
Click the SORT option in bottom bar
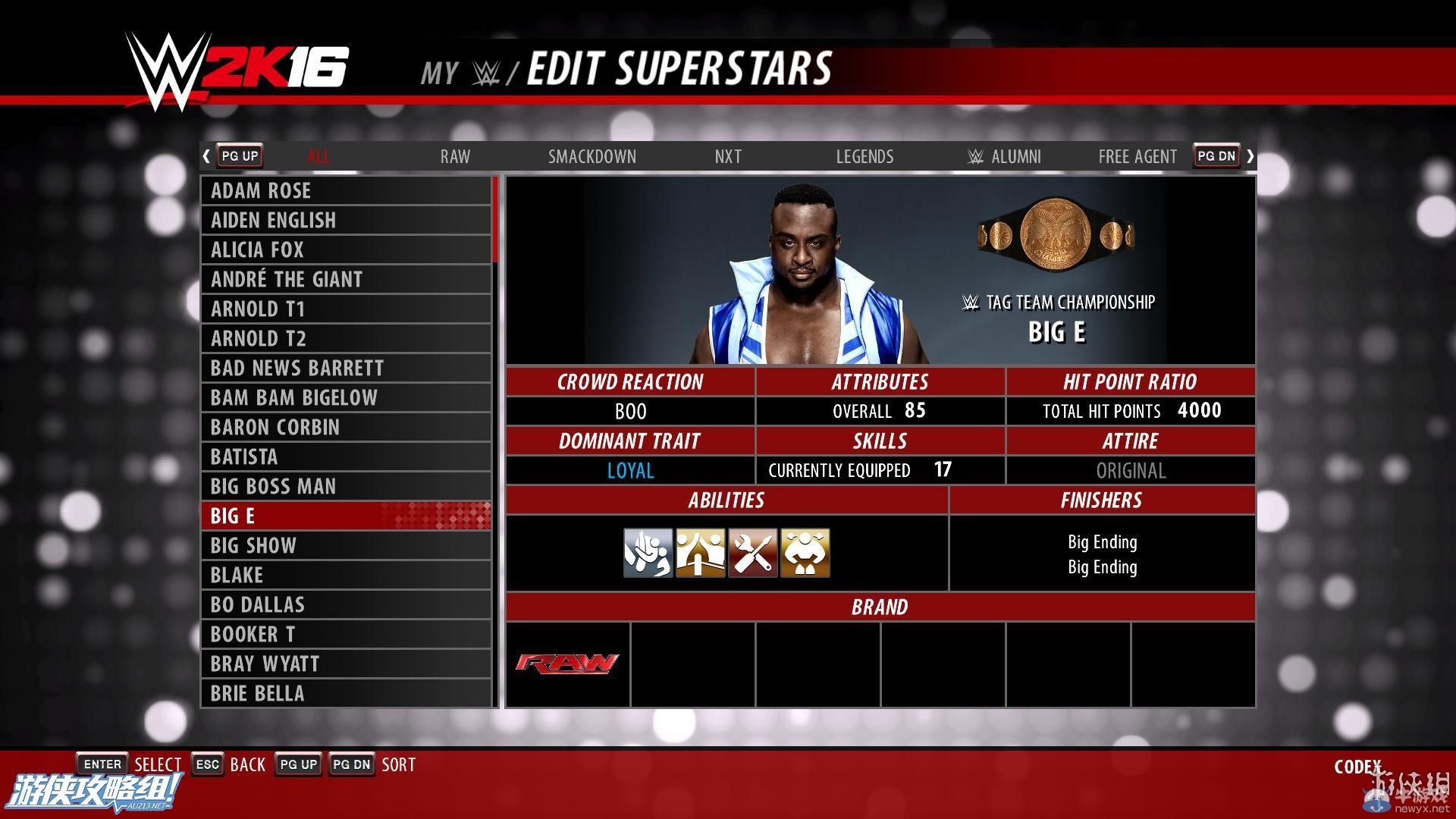[x=399, y=764]
